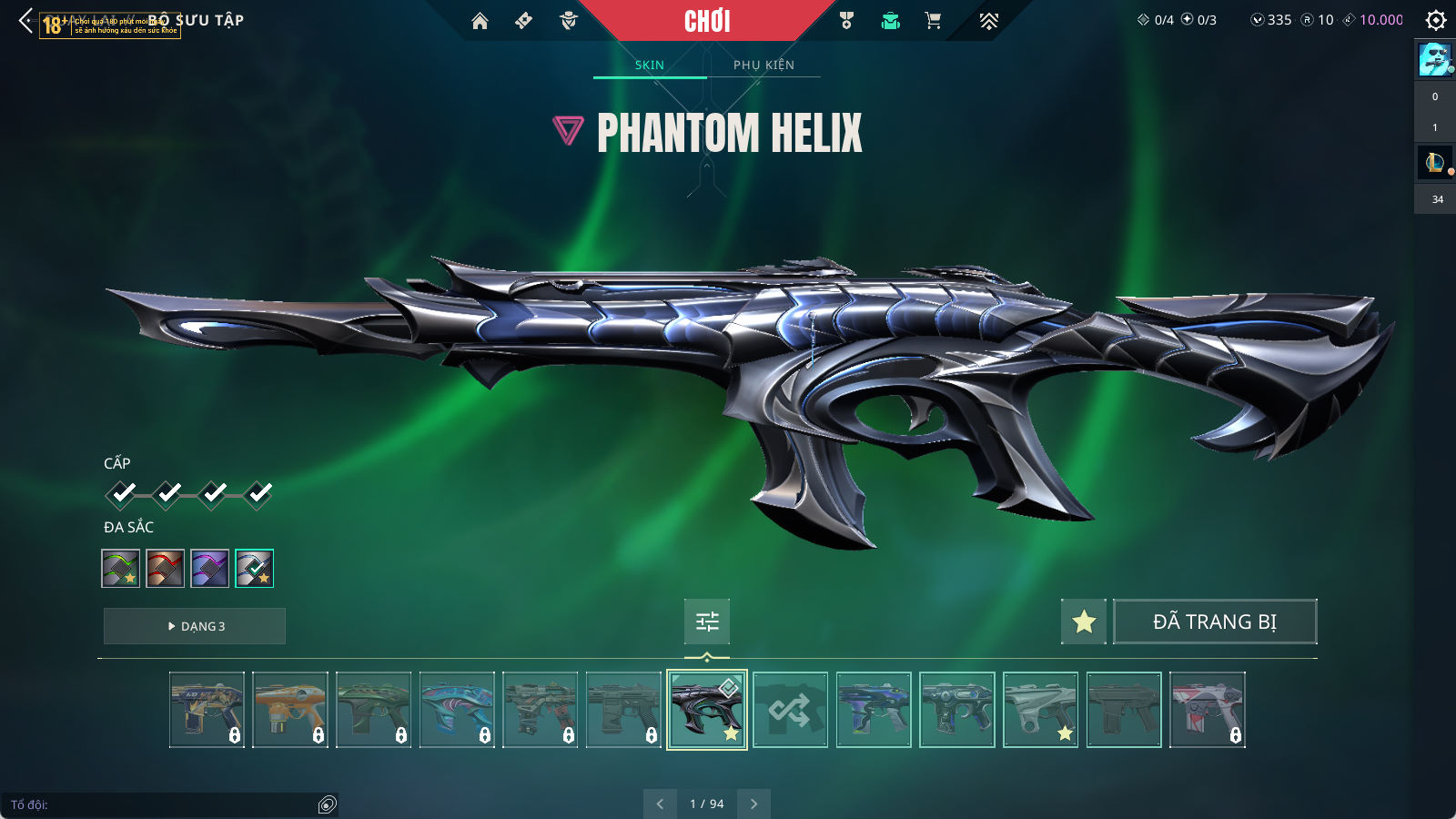Go back with the top-left arrow

click(25, 20)
